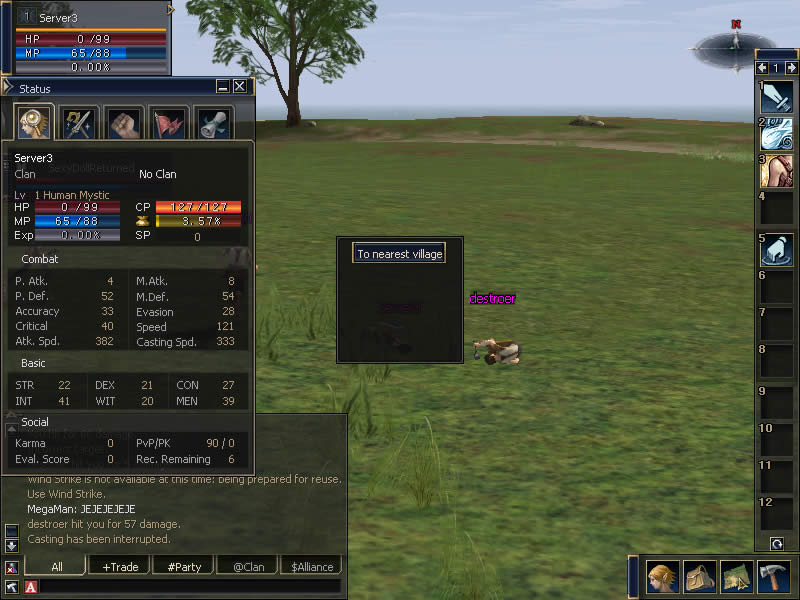Select the character portrait status tab

click(x=32, y=123)
